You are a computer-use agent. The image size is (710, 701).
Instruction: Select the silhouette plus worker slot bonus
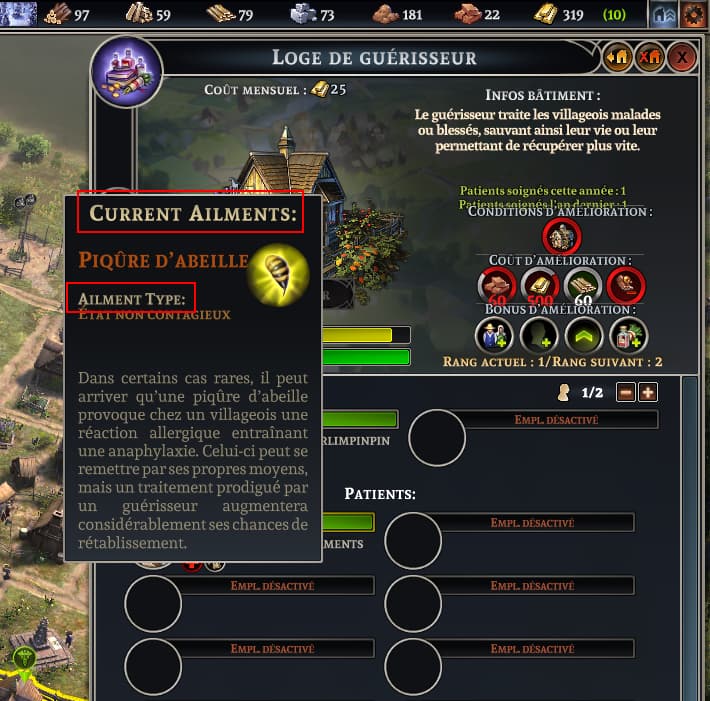point(539,335)
